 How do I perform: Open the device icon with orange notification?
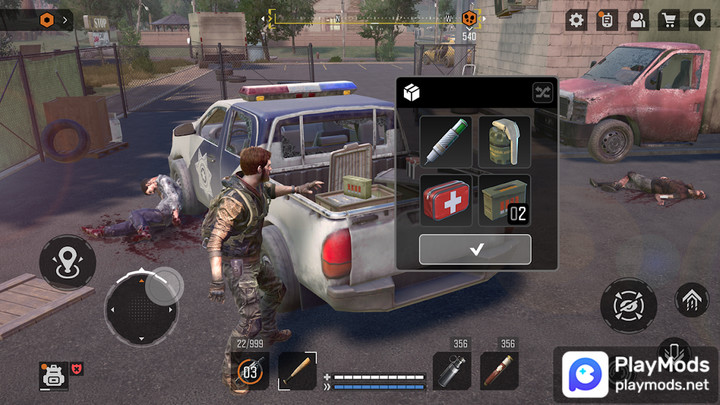pos(607,19)
